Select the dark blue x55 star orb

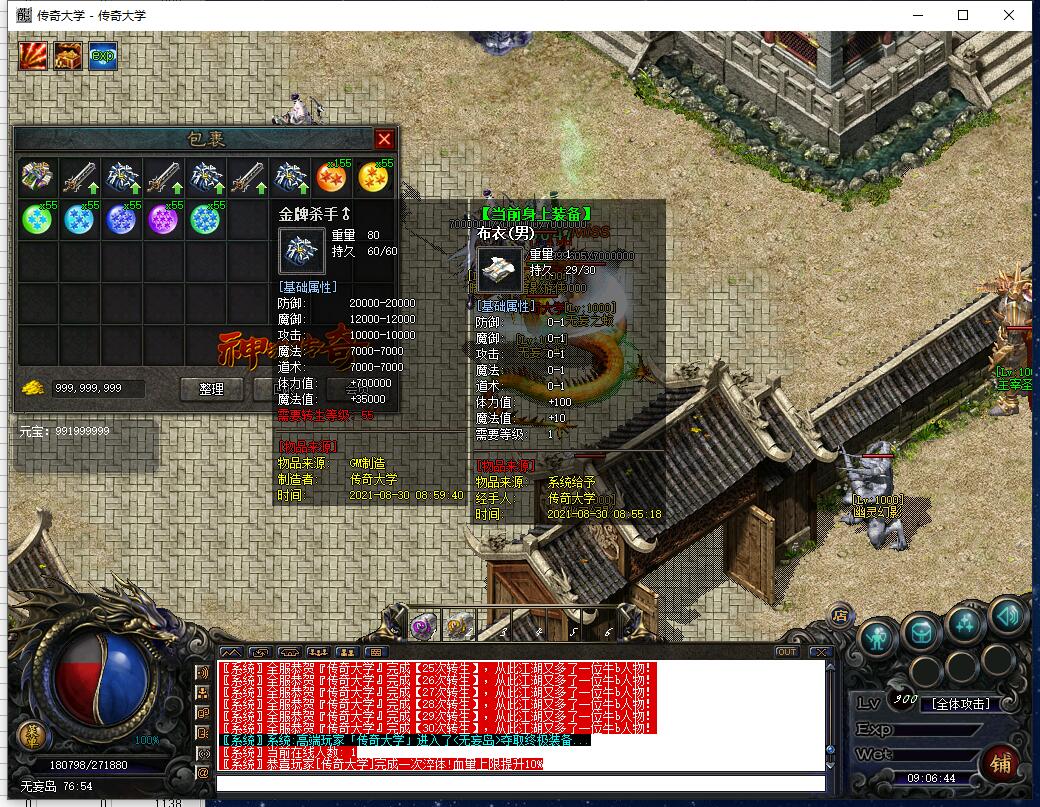(121, 219)
